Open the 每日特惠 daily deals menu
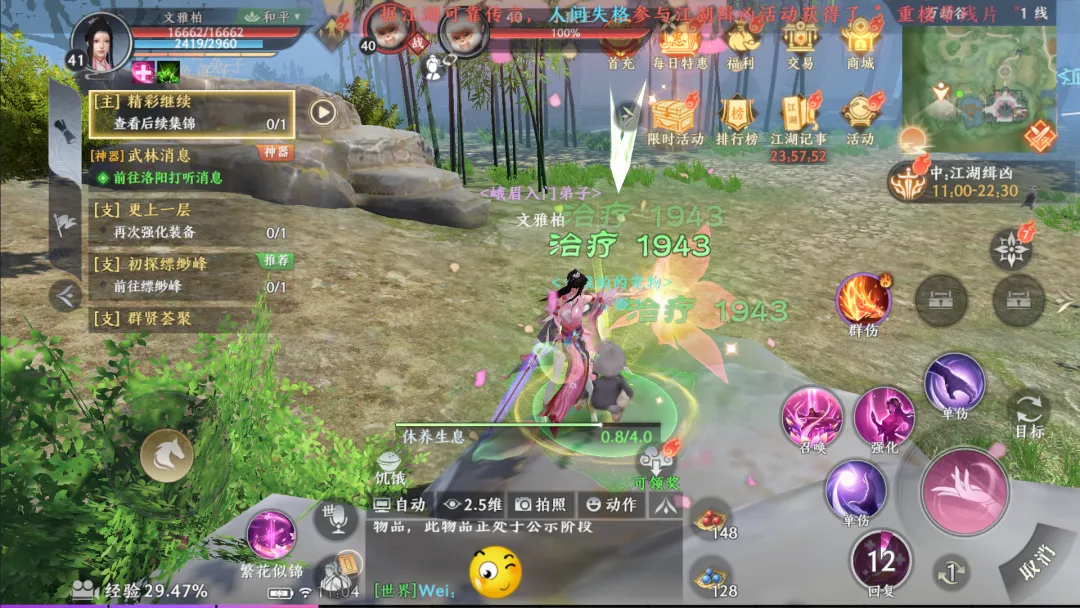 click(x=680, y=44)
